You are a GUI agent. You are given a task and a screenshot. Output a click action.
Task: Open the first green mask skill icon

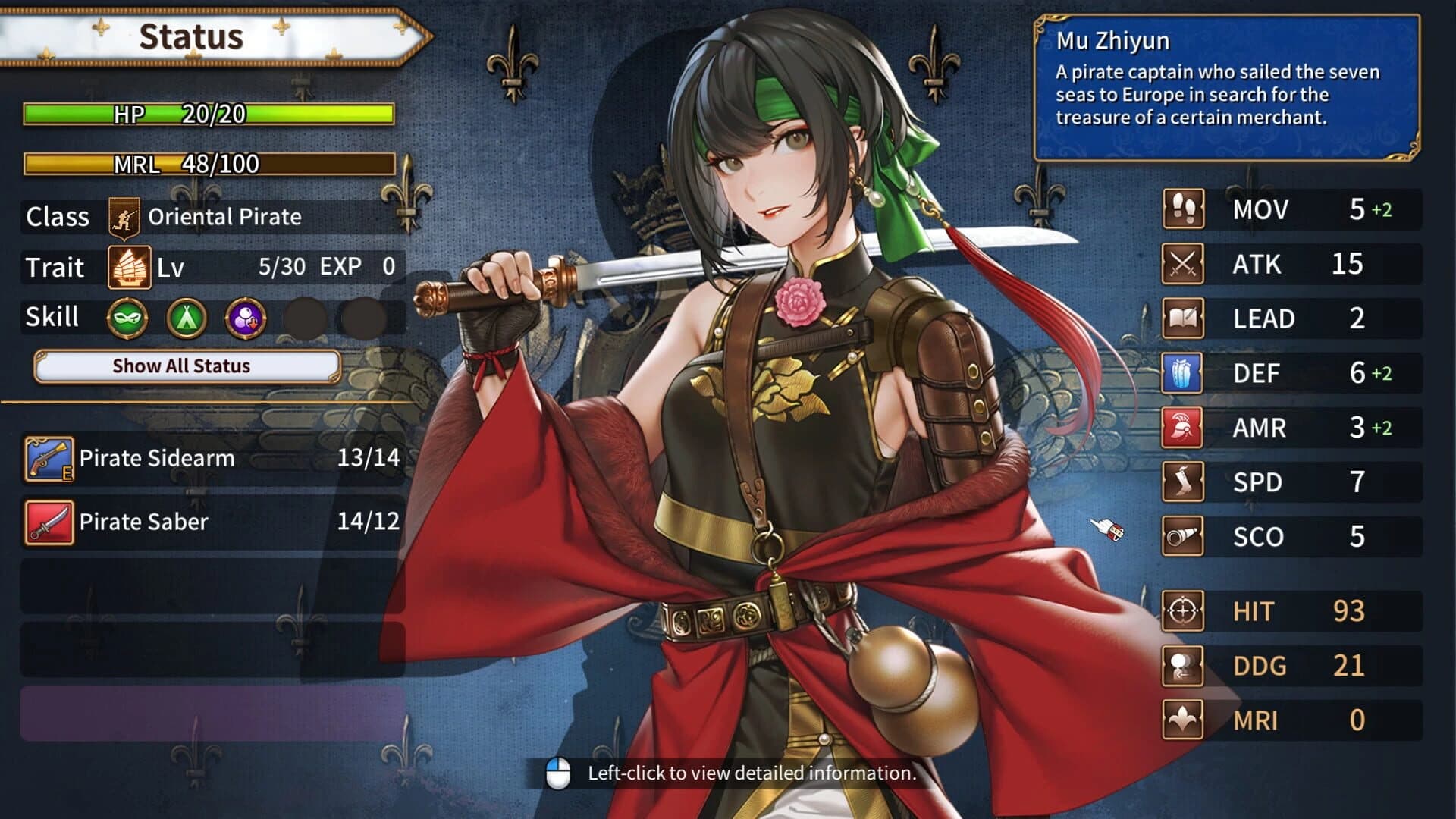click(127, 318)
